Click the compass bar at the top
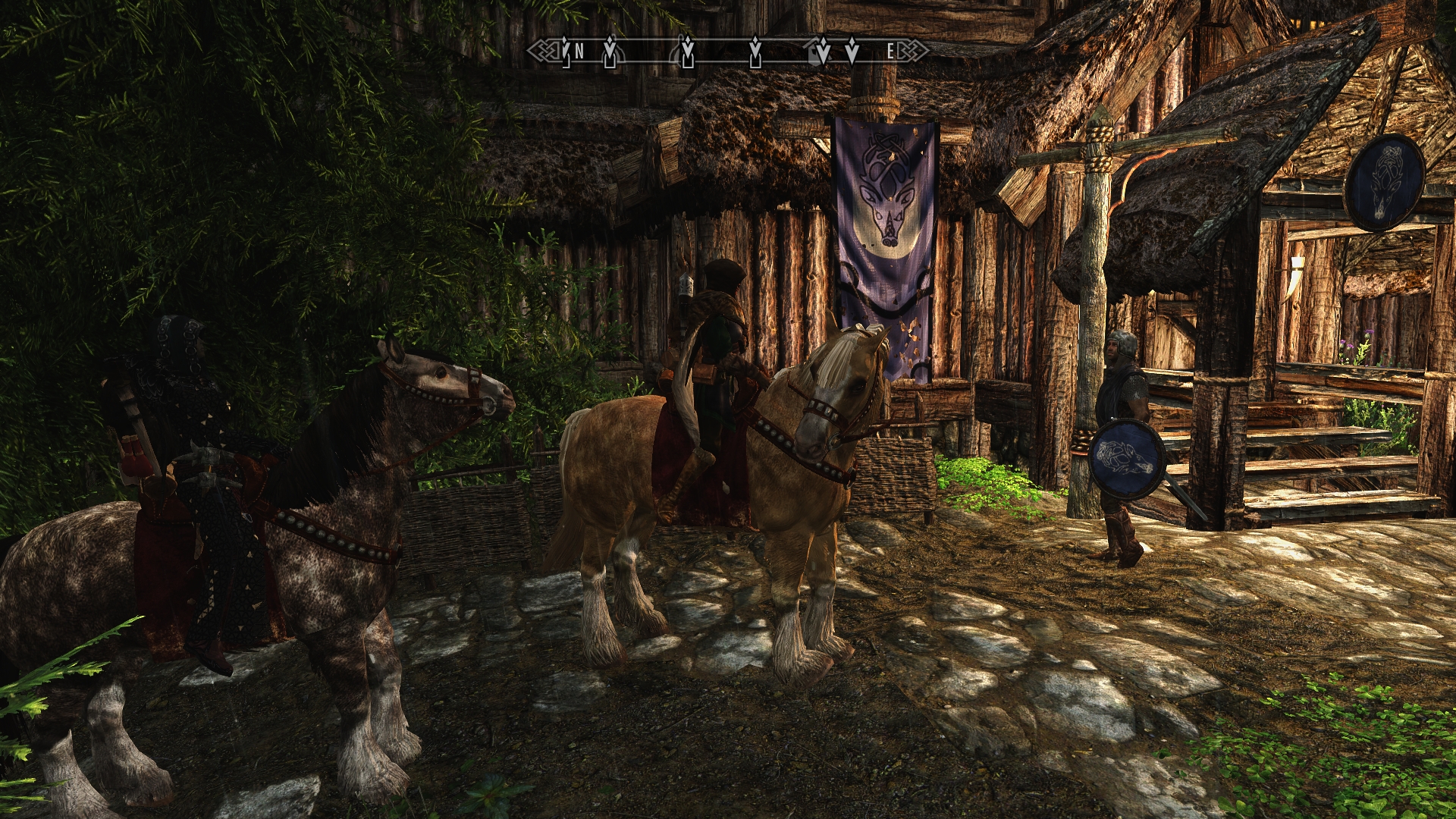1456x819 pixels. [x=728, y=51]
